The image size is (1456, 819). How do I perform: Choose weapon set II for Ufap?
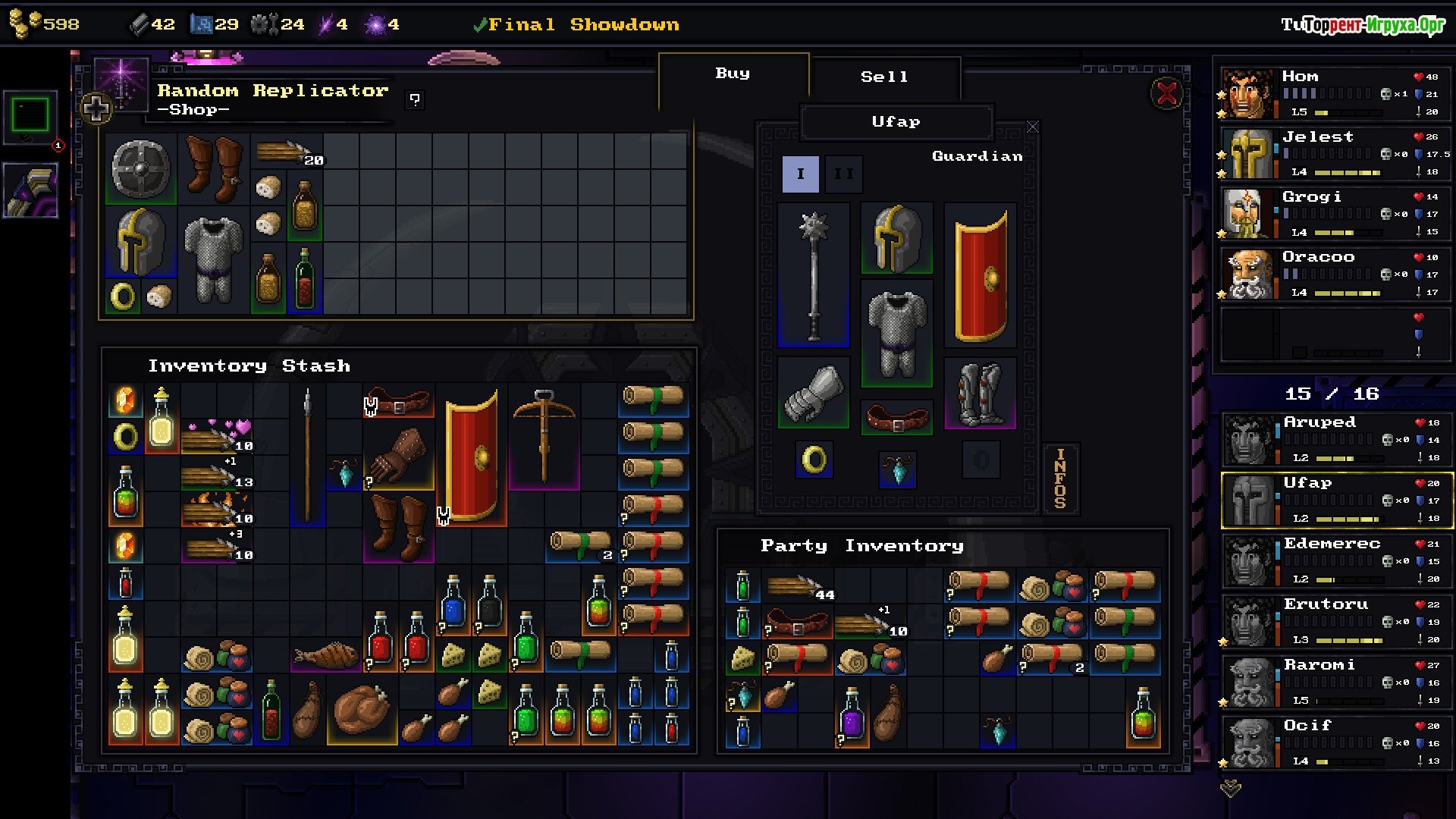pyautogui.click(x=843, y=174)
